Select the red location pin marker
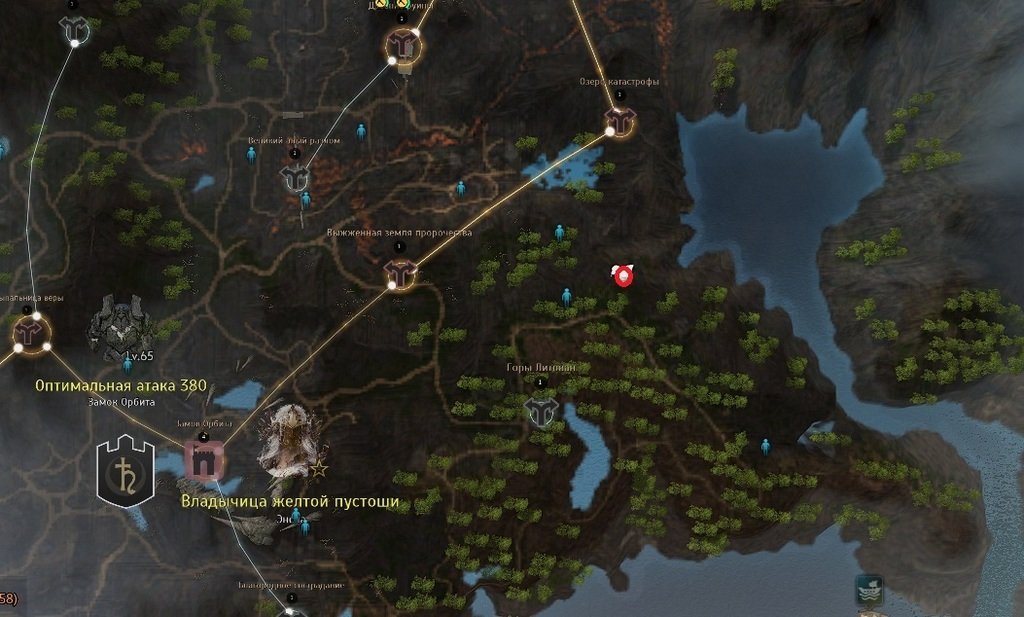Screen dimensions: 1024x617 click(x=624, y=276)
